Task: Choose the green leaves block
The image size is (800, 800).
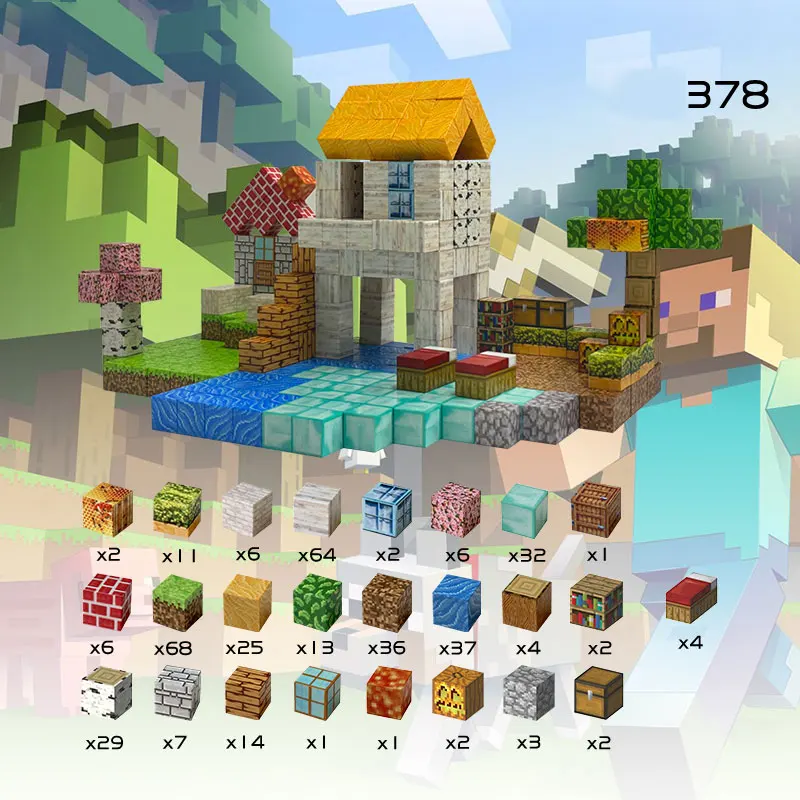Action: click(316, 602)
